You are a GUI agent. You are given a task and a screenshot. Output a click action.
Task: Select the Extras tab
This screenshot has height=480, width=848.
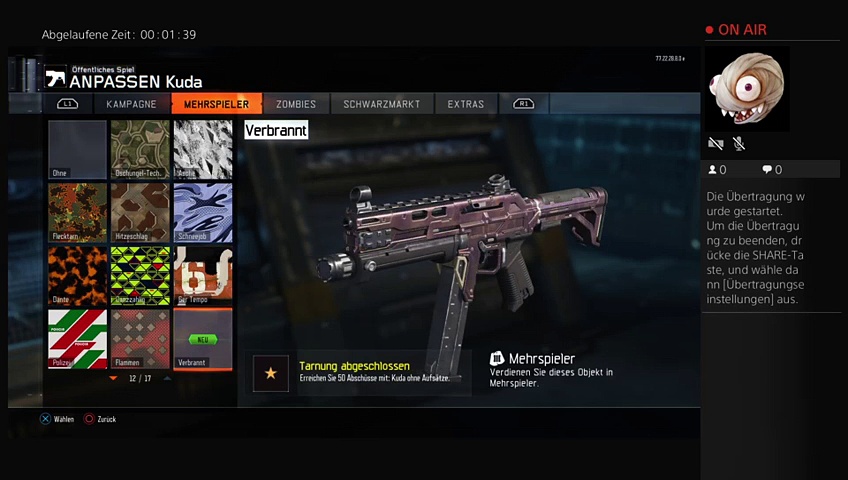pyautogui.click(x=466, y=104)
